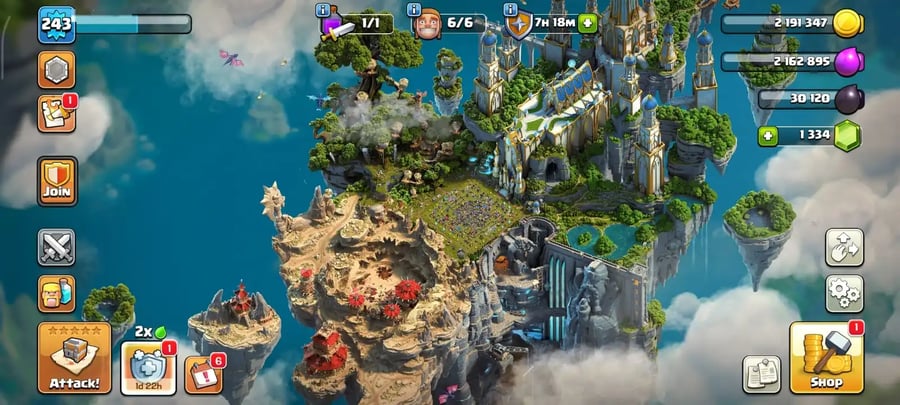900x405 pixels.
Task: Open the news scroll with red badge
Action: click(55, 114)
